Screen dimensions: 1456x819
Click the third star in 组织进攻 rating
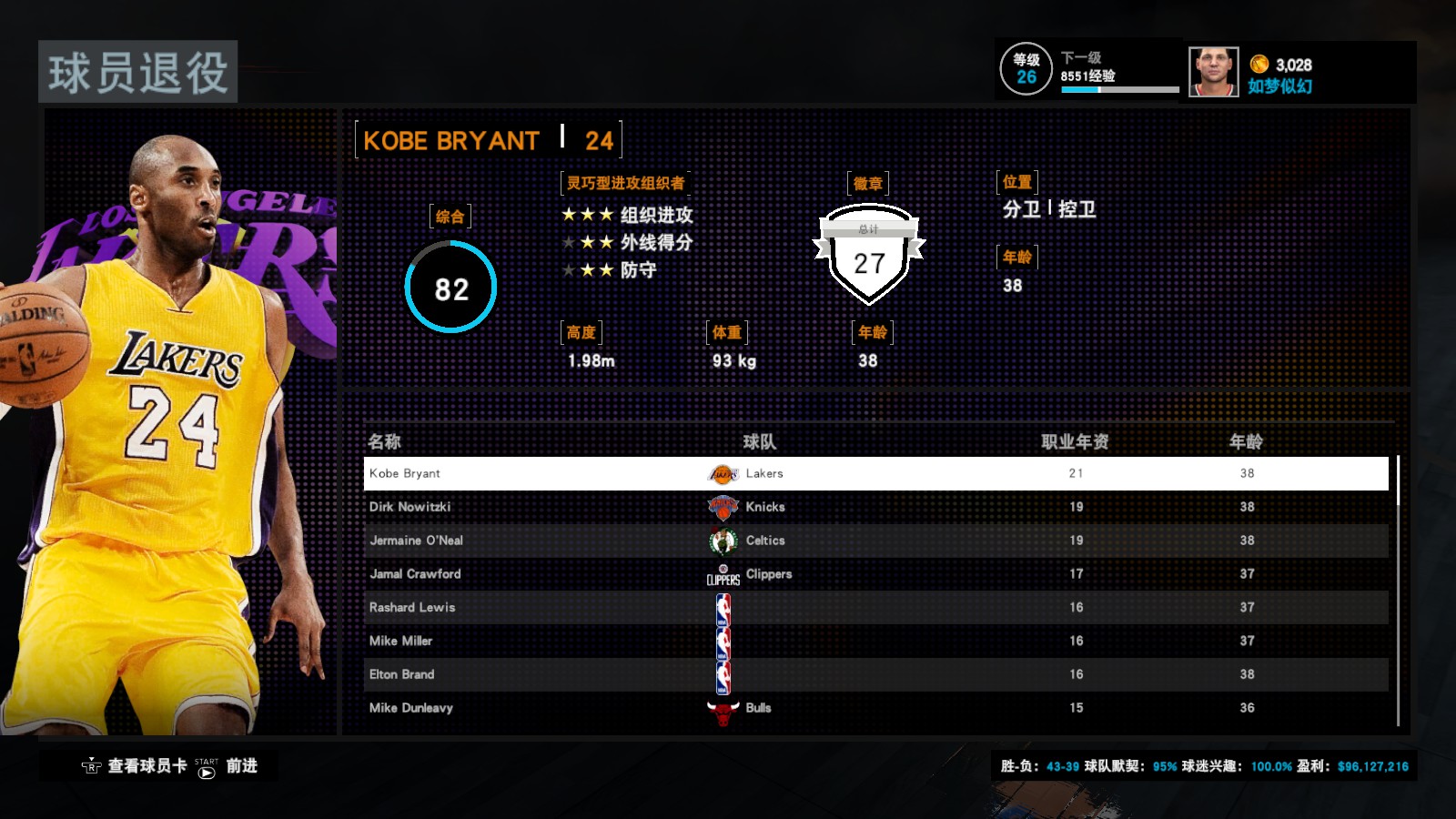tap(604, 216)
